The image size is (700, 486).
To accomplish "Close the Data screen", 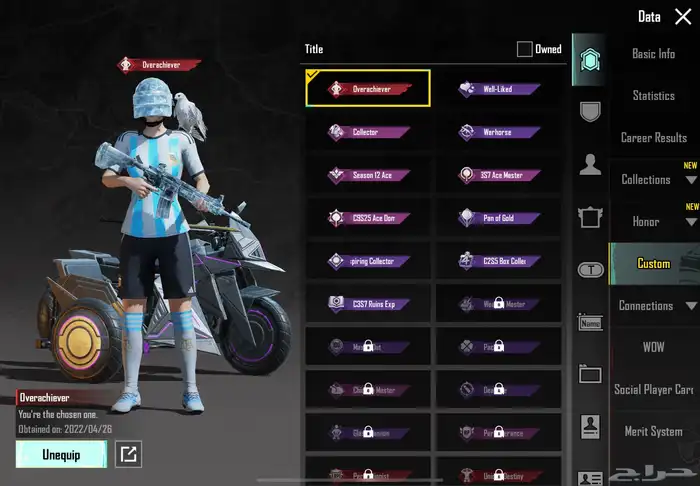I will [683, 17].
